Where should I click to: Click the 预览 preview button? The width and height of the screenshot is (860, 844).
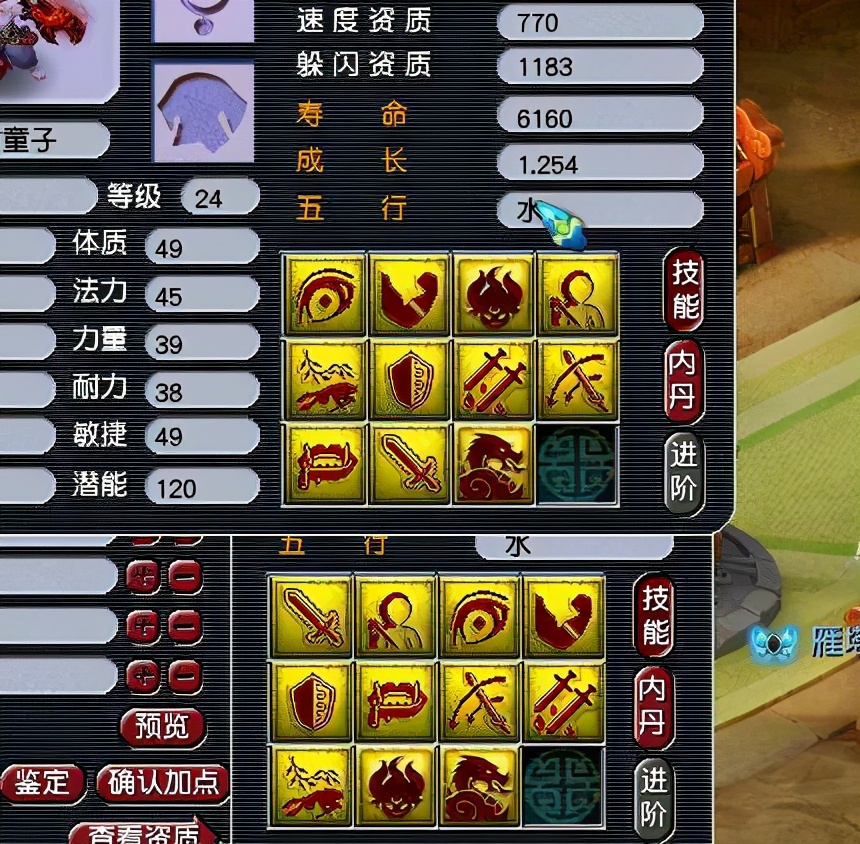tap(161, 726)
